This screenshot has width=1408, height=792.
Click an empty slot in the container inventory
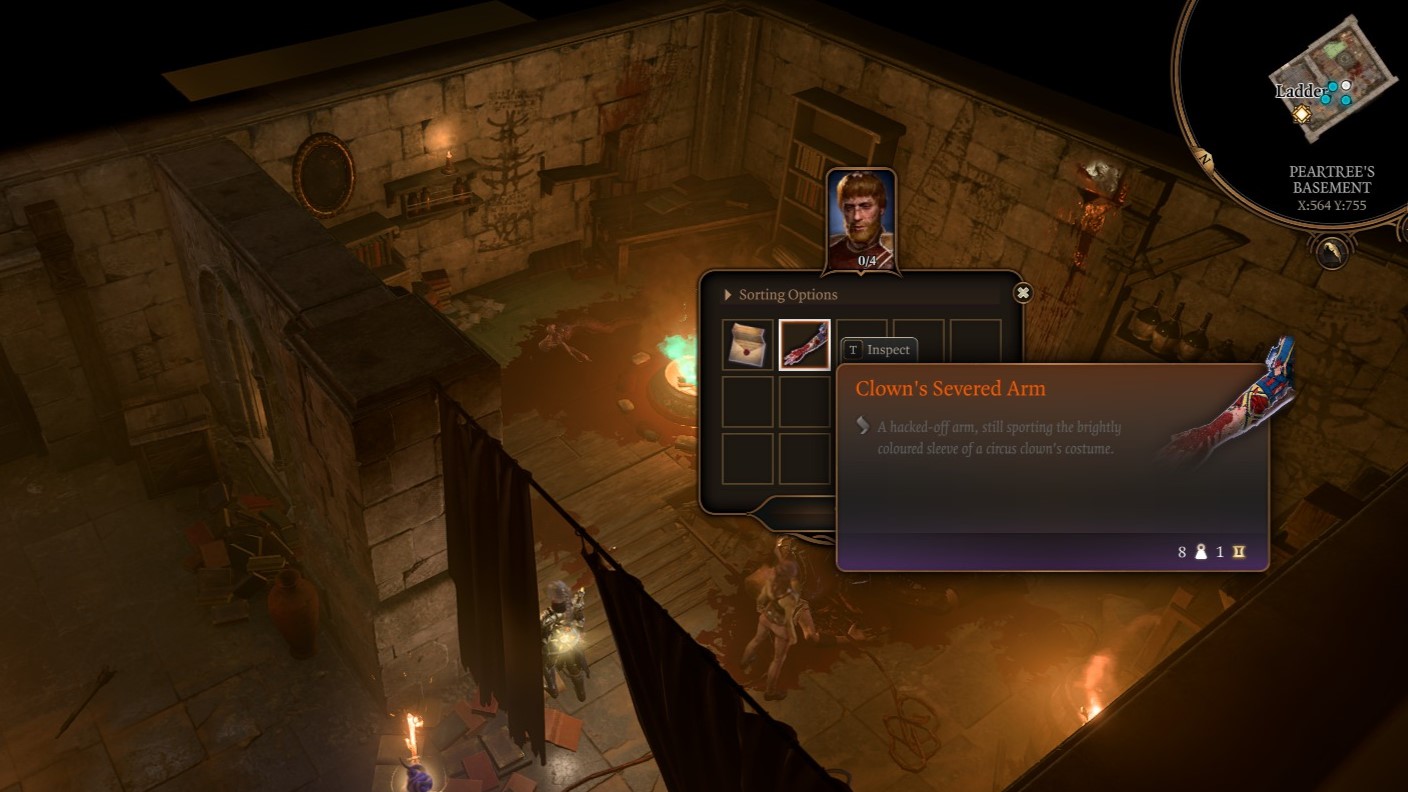pos(746,402)
